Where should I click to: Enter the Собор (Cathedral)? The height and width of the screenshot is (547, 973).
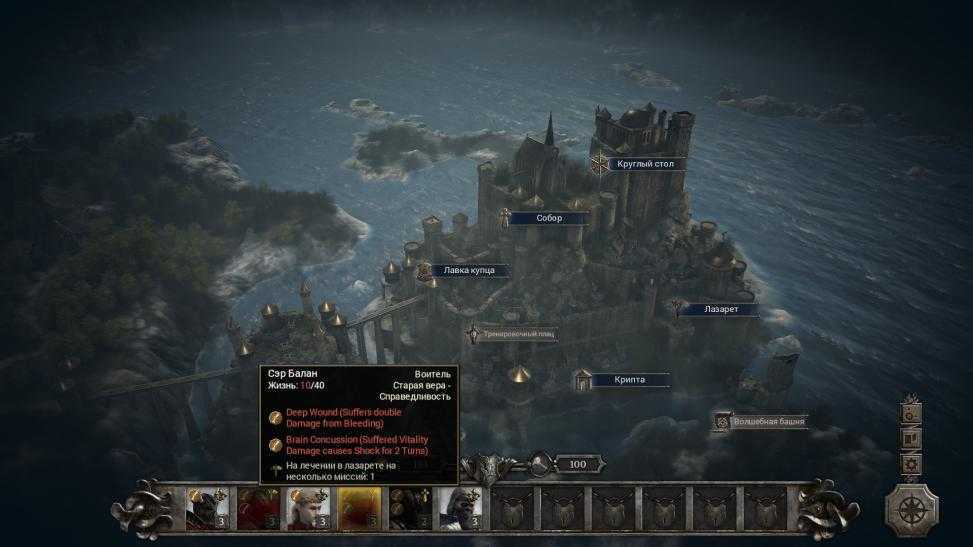point(548,218)
